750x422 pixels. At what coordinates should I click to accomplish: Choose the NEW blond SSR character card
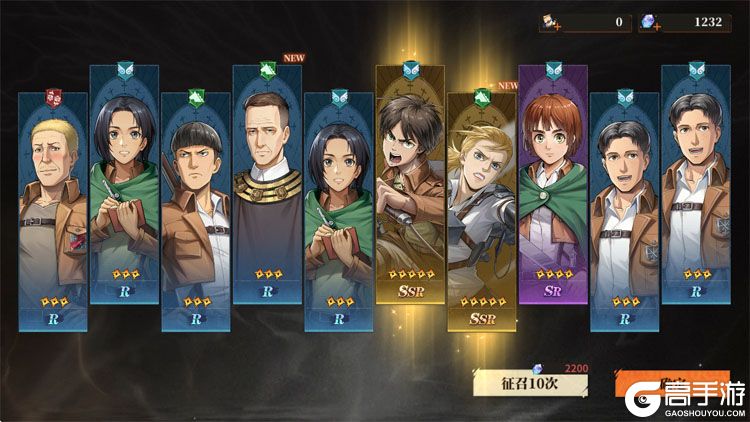[482, 210]
